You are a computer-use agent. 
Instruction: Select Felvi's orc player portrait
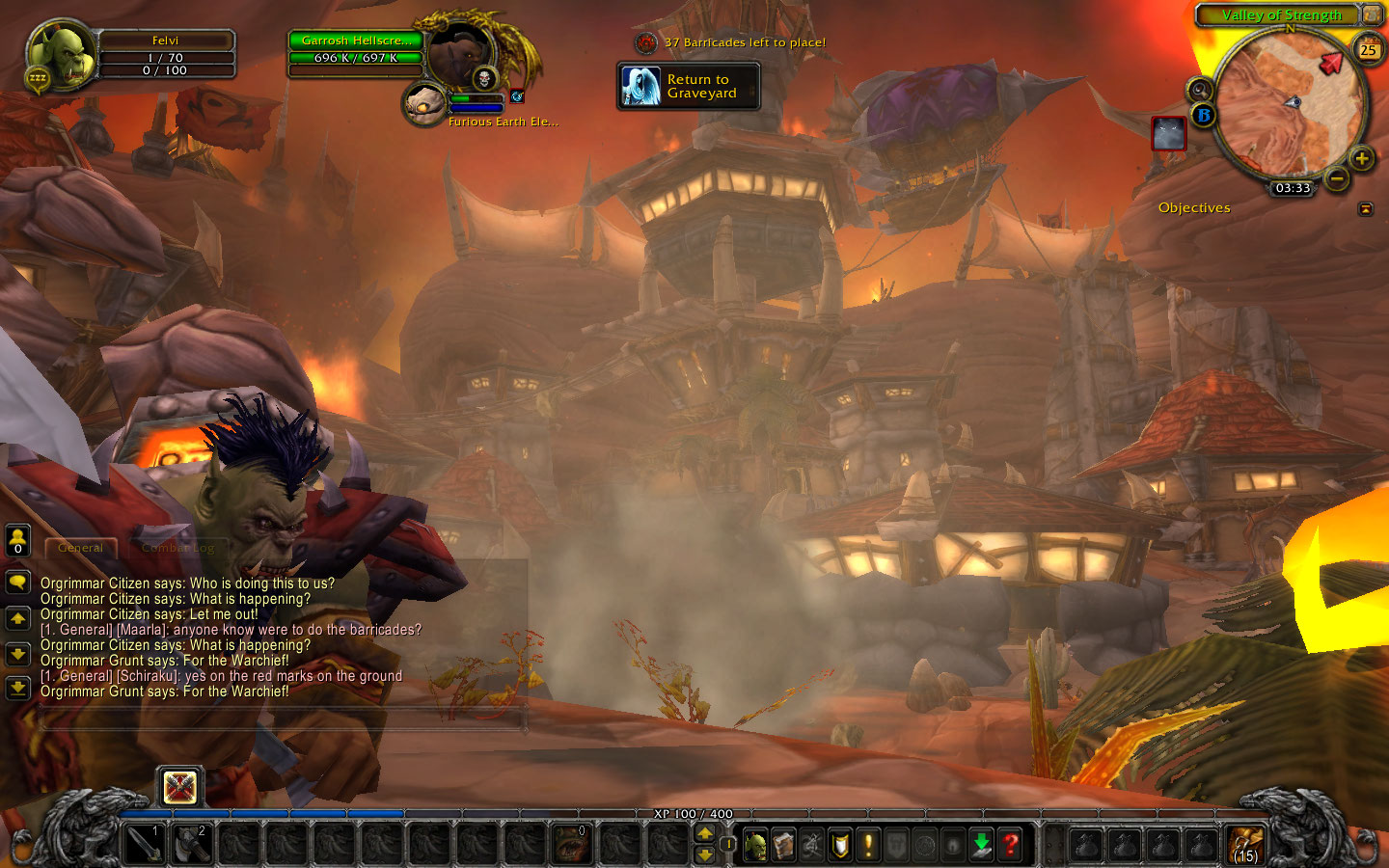tap(63, 56)
